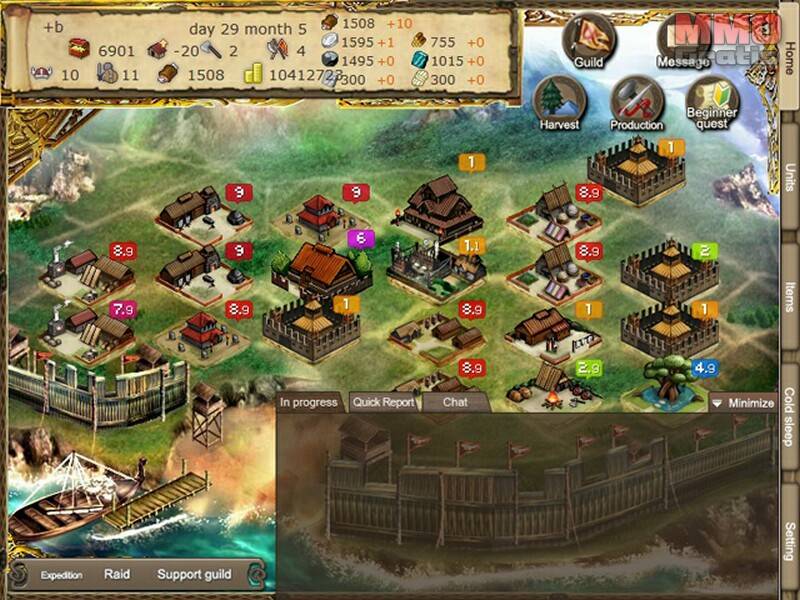Select Support guild

(193, 575)
